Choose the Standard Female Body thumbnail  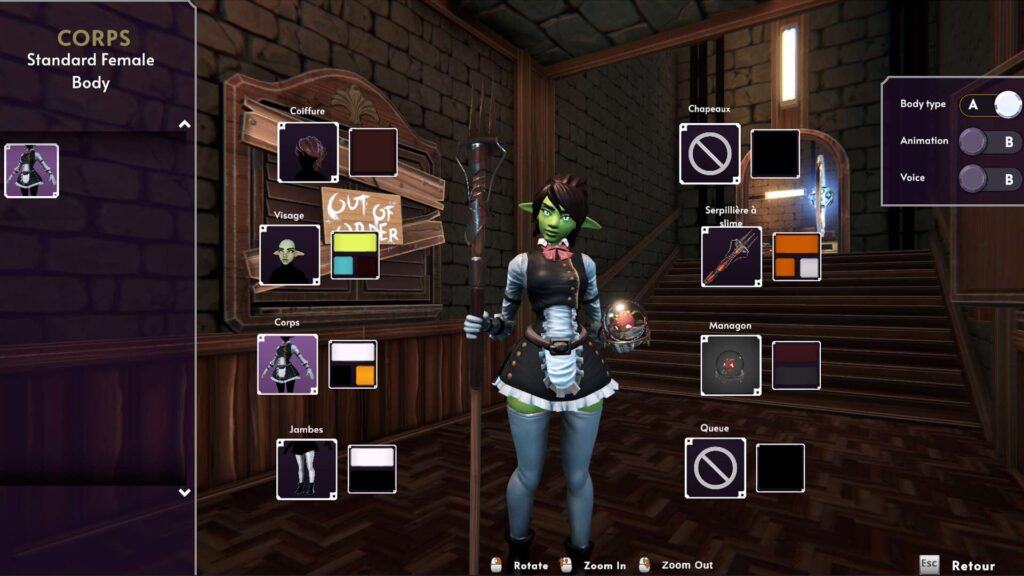[x=32, y=170]
